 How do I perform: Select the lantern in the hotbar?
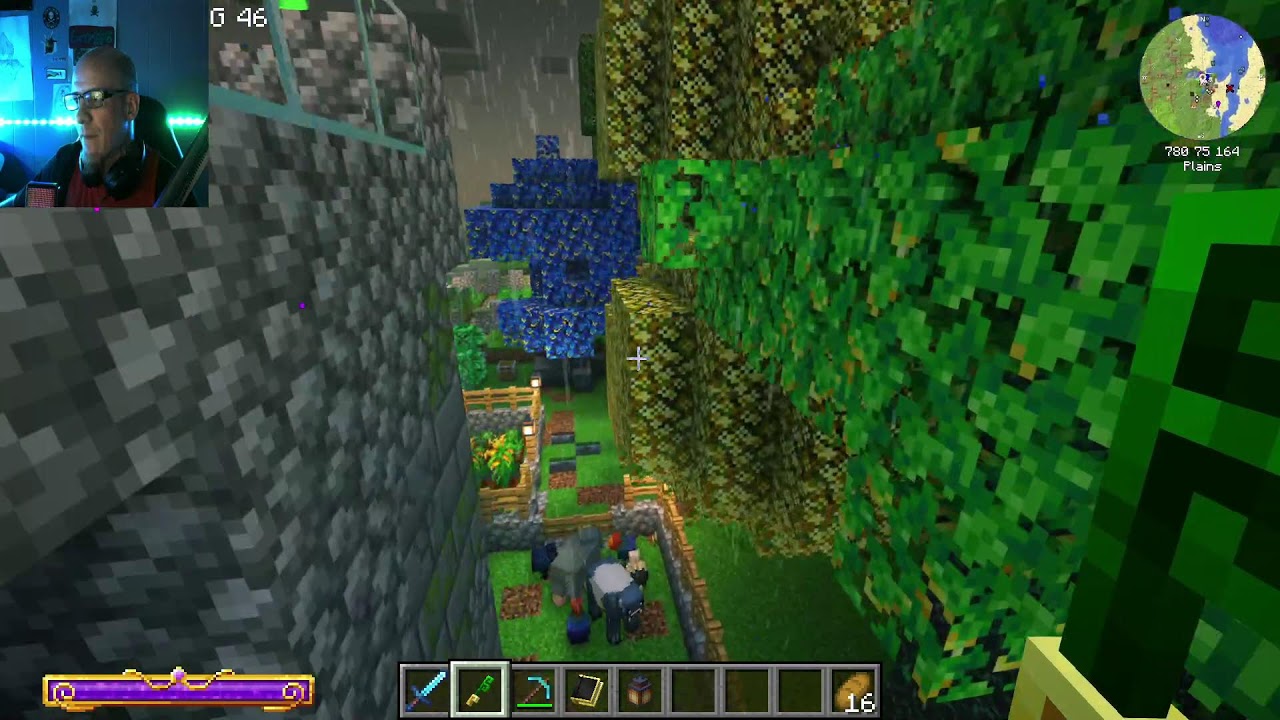click(642, 691)
